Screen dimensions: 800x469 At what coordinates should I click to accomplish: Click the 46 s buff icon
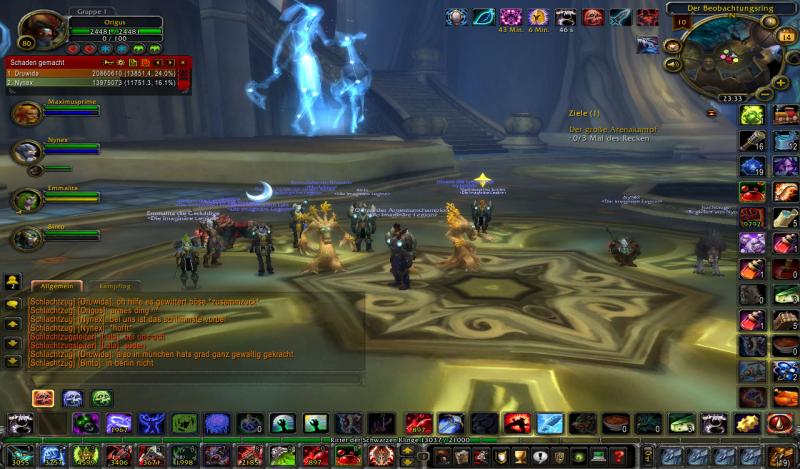[x=566, y=17]
